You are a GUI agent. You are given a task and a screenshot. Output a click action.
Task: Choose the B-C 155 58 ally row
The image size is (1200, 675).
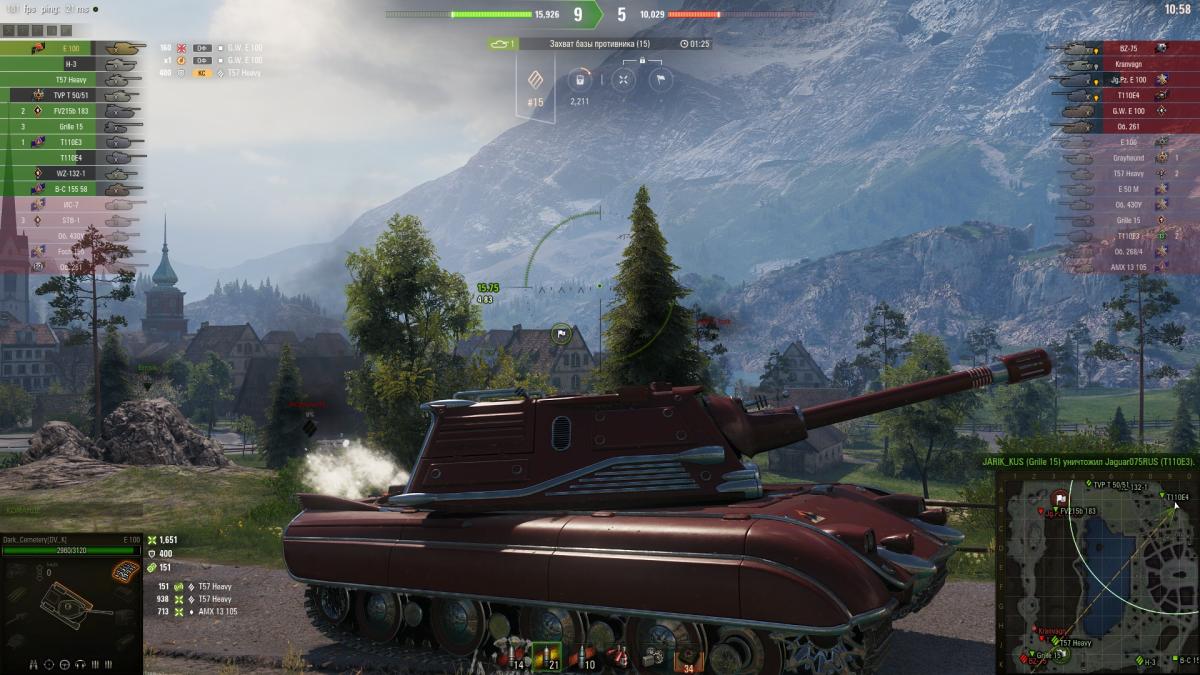(77, 188)
